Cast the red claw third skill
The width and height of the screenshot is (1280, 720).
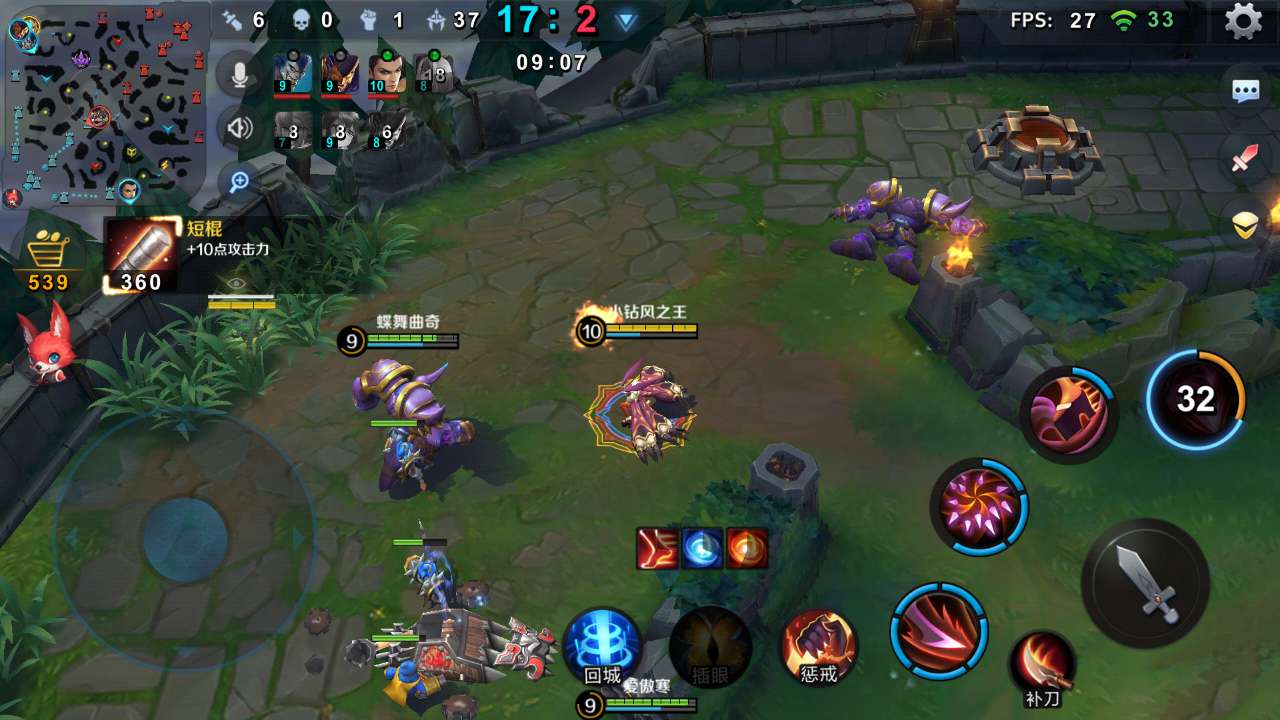coord(1069,414)
